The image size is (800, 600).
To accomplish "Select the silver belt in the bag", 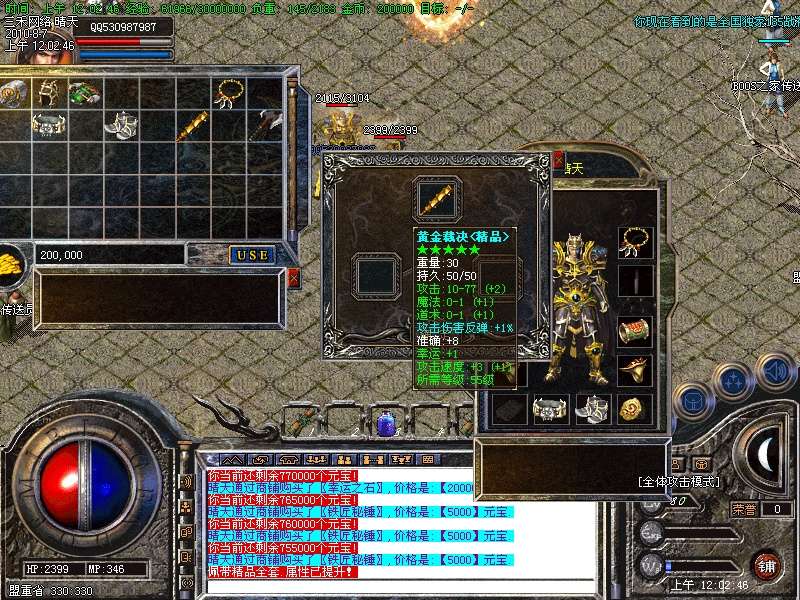I will (47, 125).
